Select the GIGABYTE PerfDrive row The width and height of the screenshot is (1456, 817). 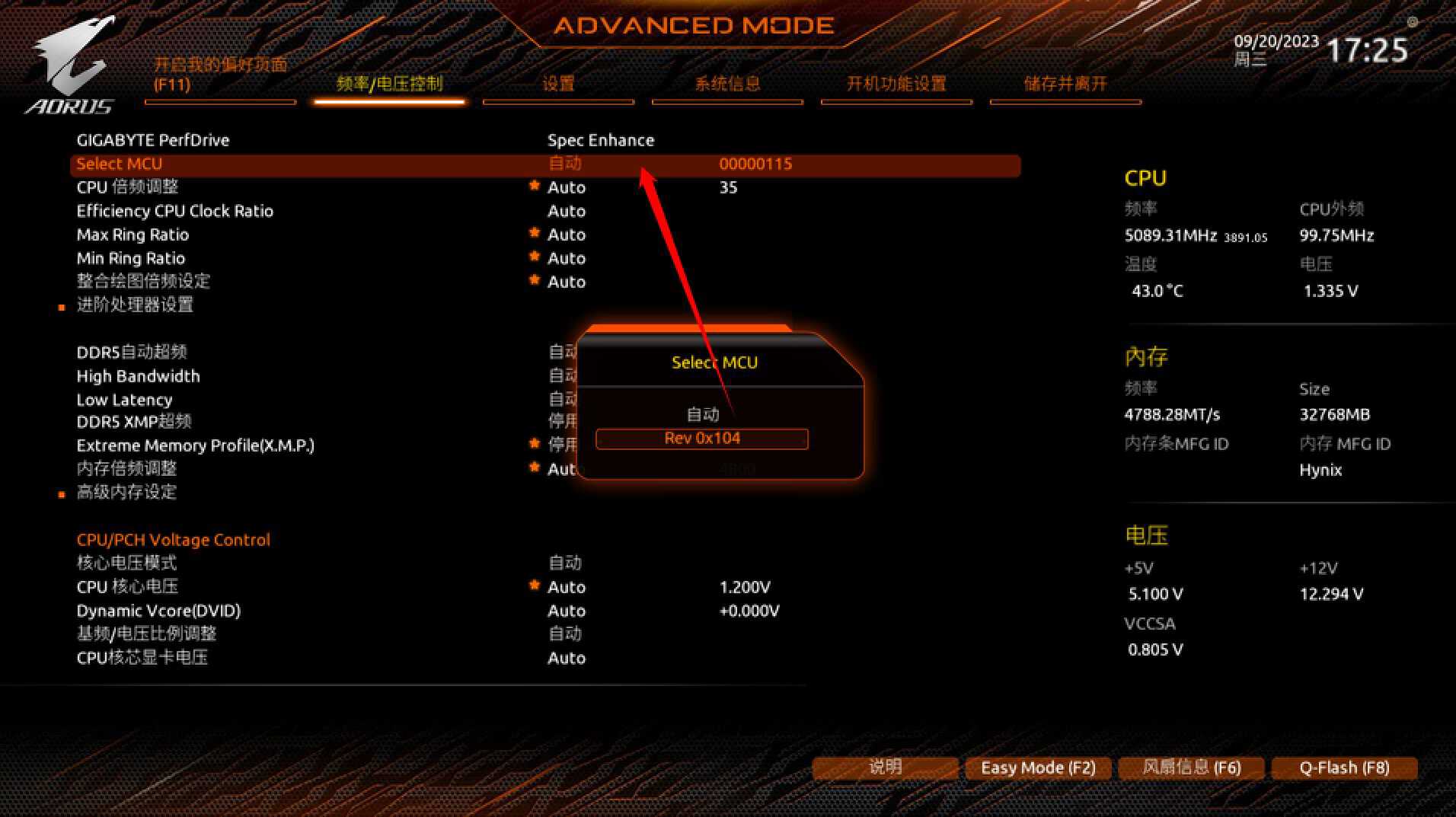tap(153, 140)
